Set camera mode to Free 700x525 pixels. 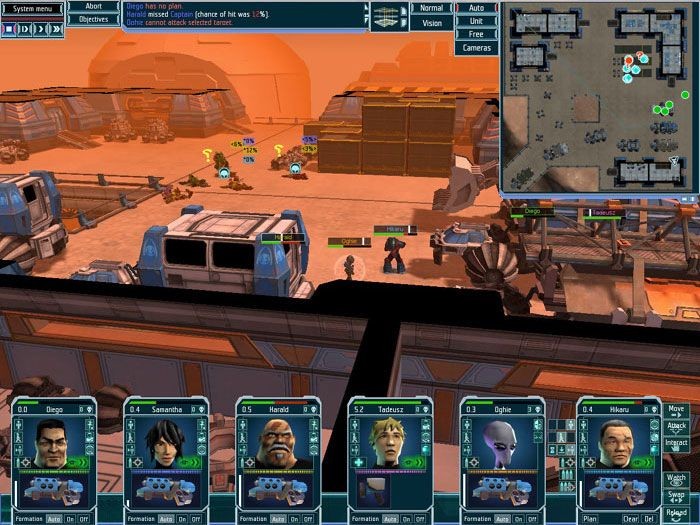tap(476, 34)
